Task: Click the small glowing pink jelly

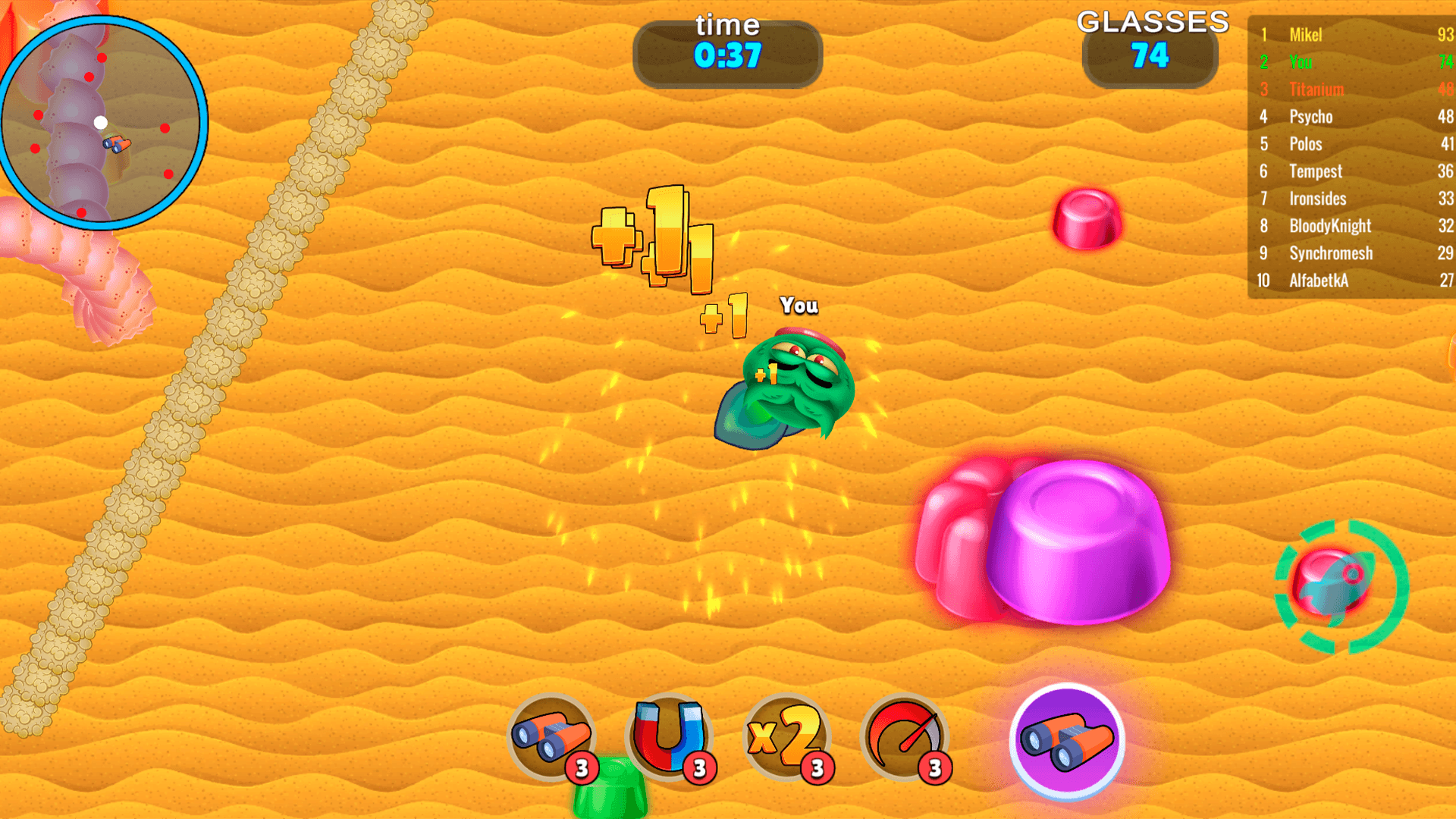Action: point(1087,220)
